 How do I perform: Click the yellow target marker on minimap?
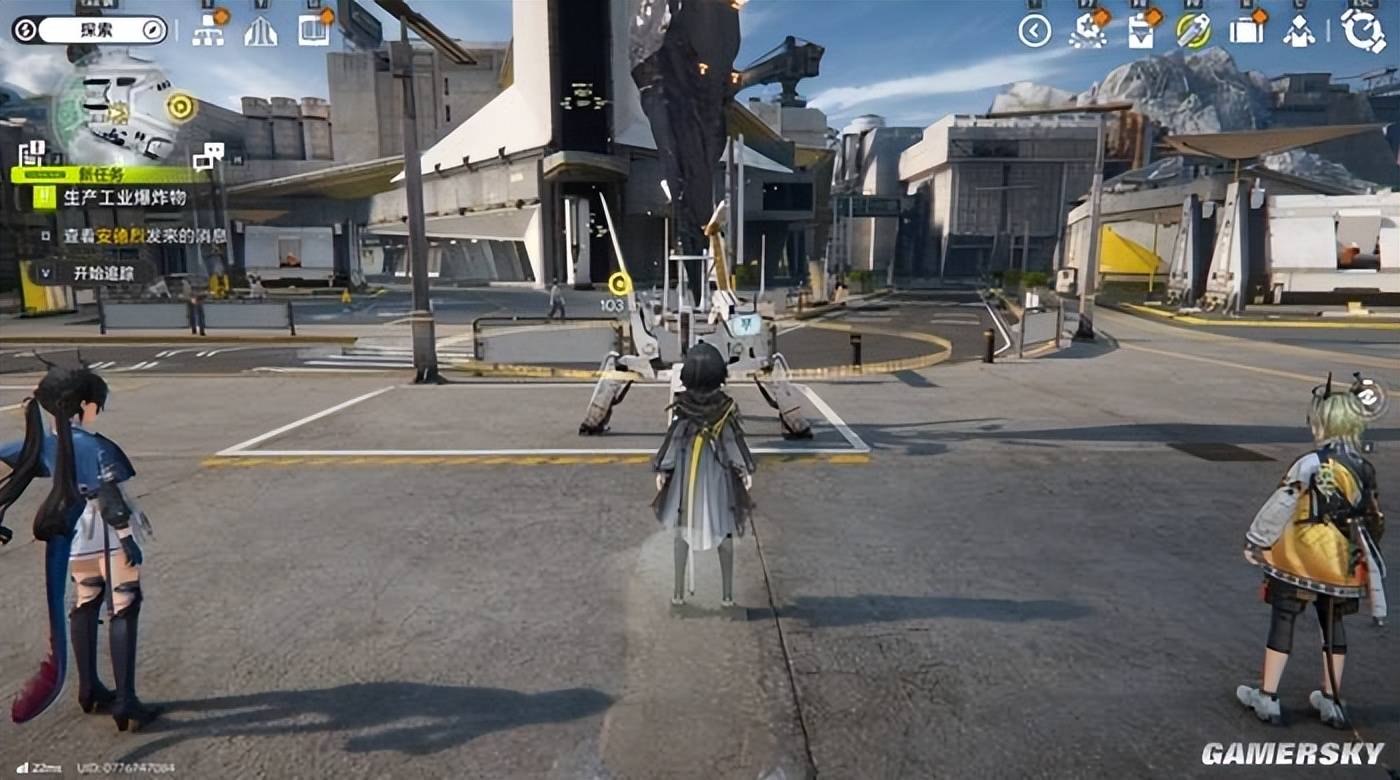click(181, 106)
